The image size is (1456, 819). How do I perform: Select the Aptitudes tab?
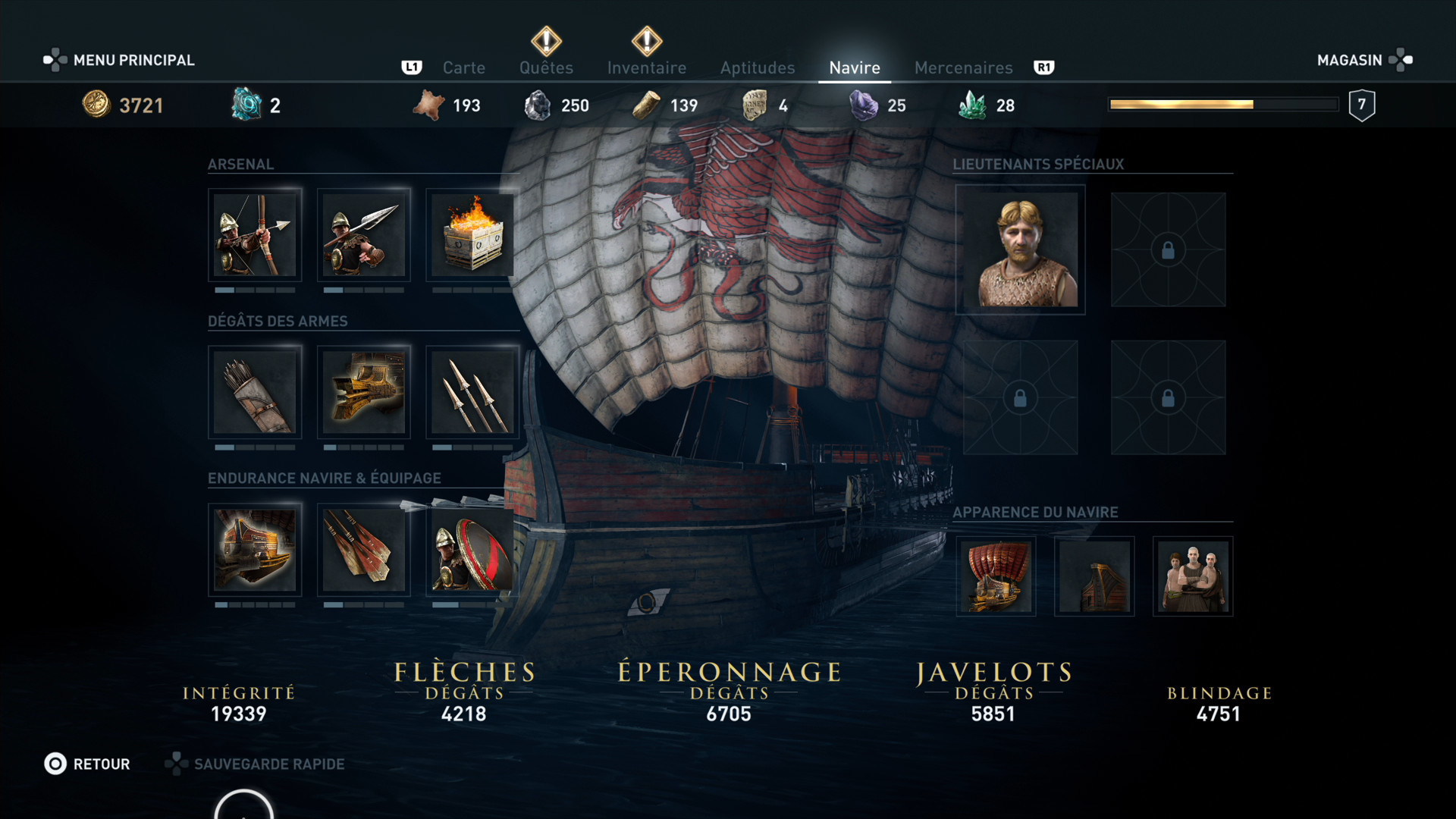[x=757, y=67]
